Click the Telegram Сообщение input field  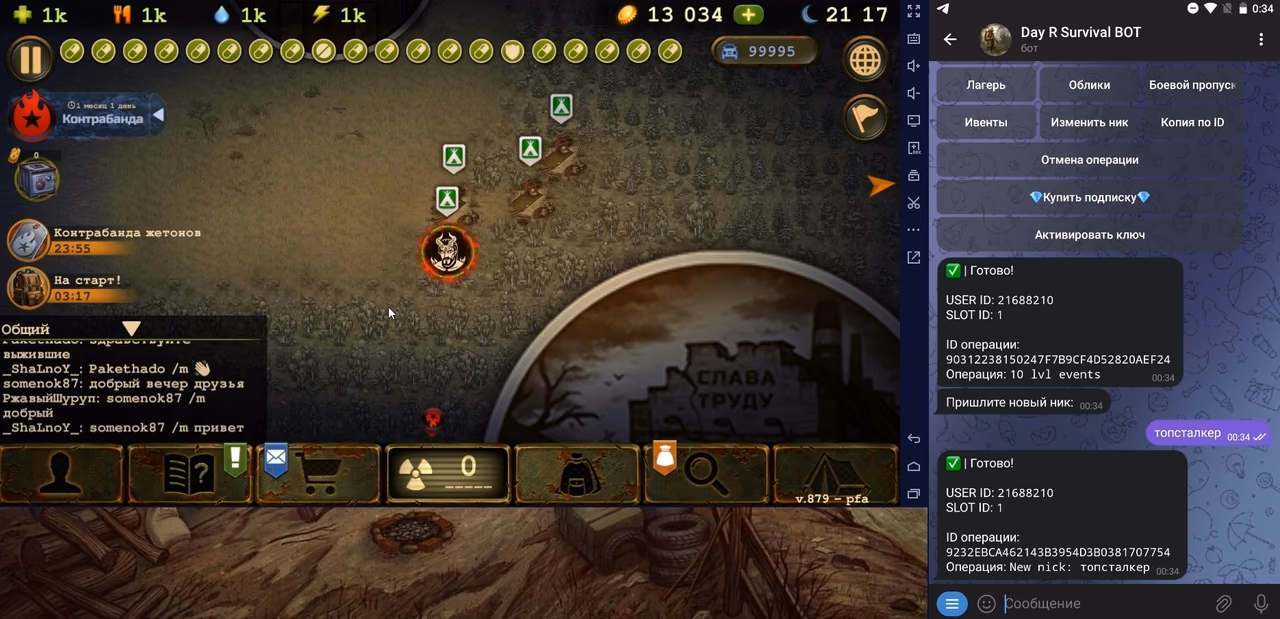1100,604
